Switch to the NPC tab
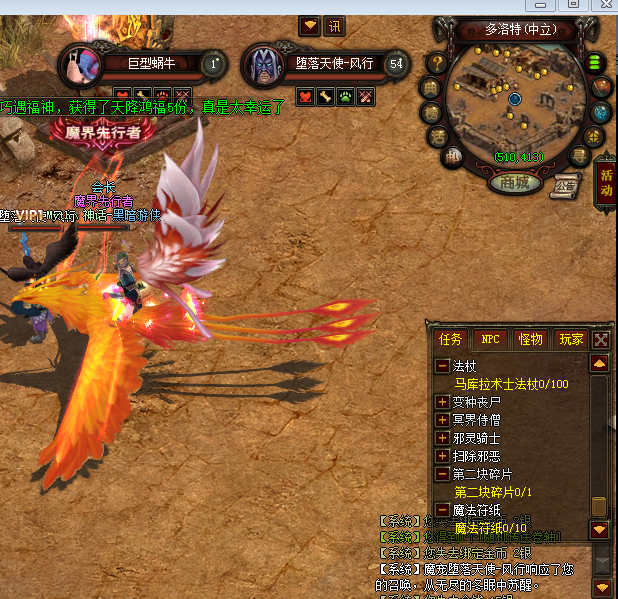The image size is (618, 599). tap(490, 339)
